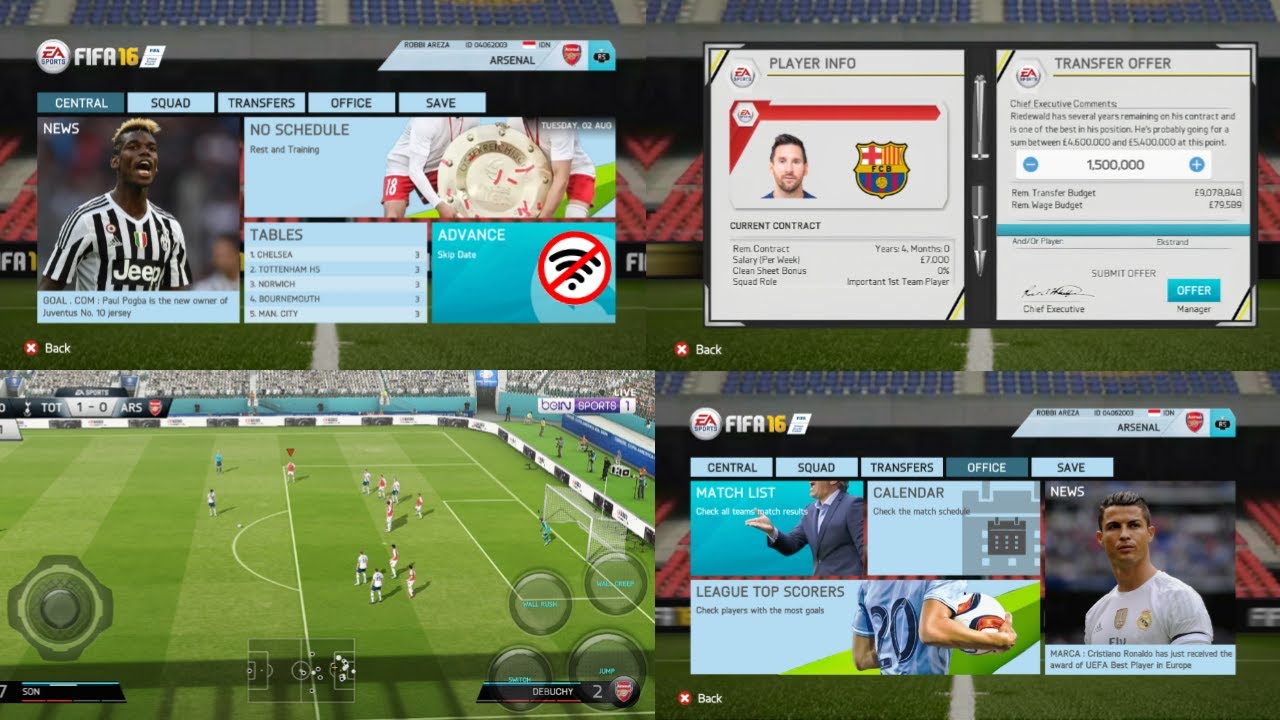Click Back below the transfer screen
This screenshot has width=1280, height=720.
tap(700, 349)
